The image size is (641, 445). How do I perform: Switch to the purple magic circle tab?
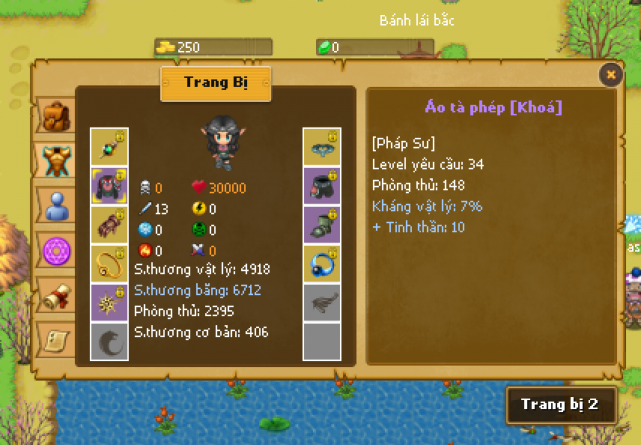tap(56, 250)
